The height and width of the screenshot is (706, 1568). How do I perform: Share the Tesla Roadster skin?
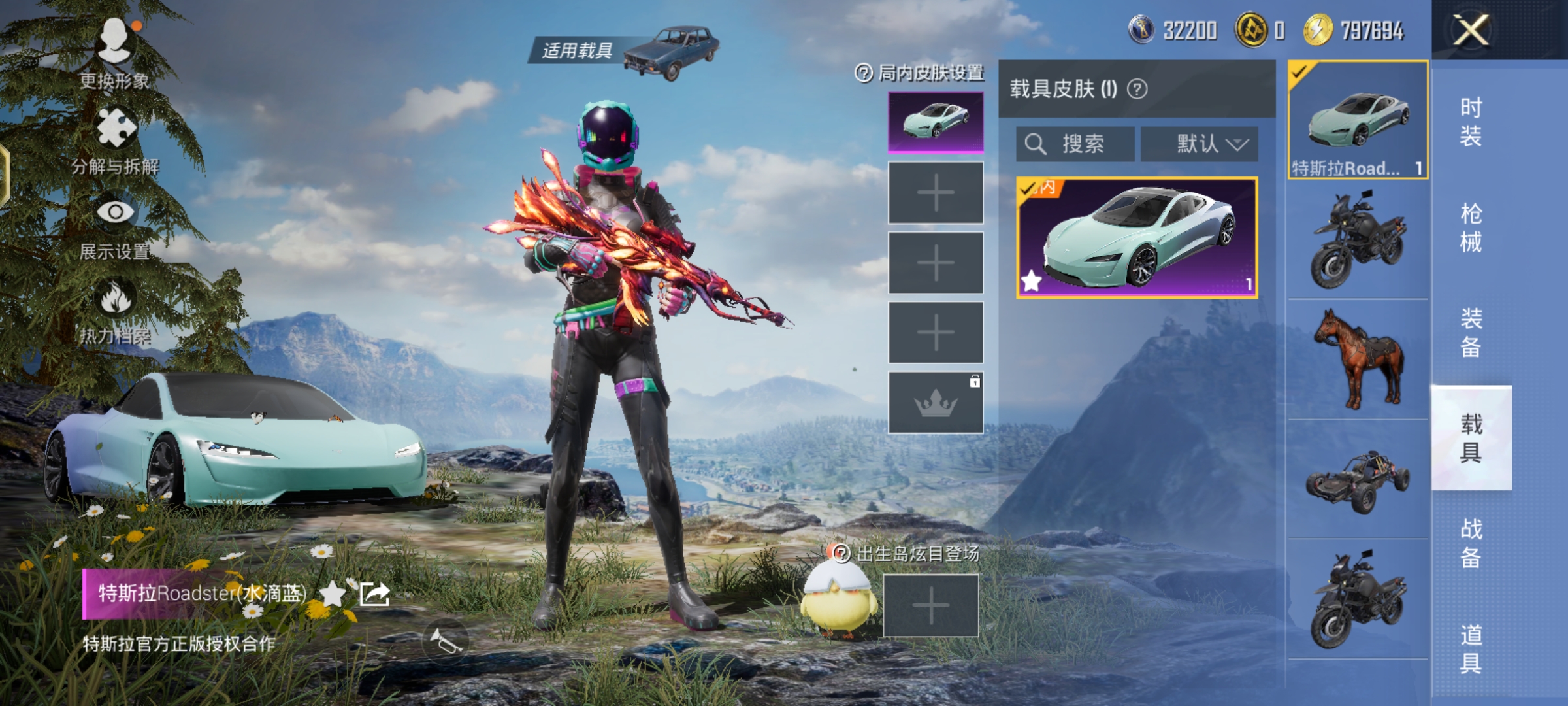click(376, 594)
